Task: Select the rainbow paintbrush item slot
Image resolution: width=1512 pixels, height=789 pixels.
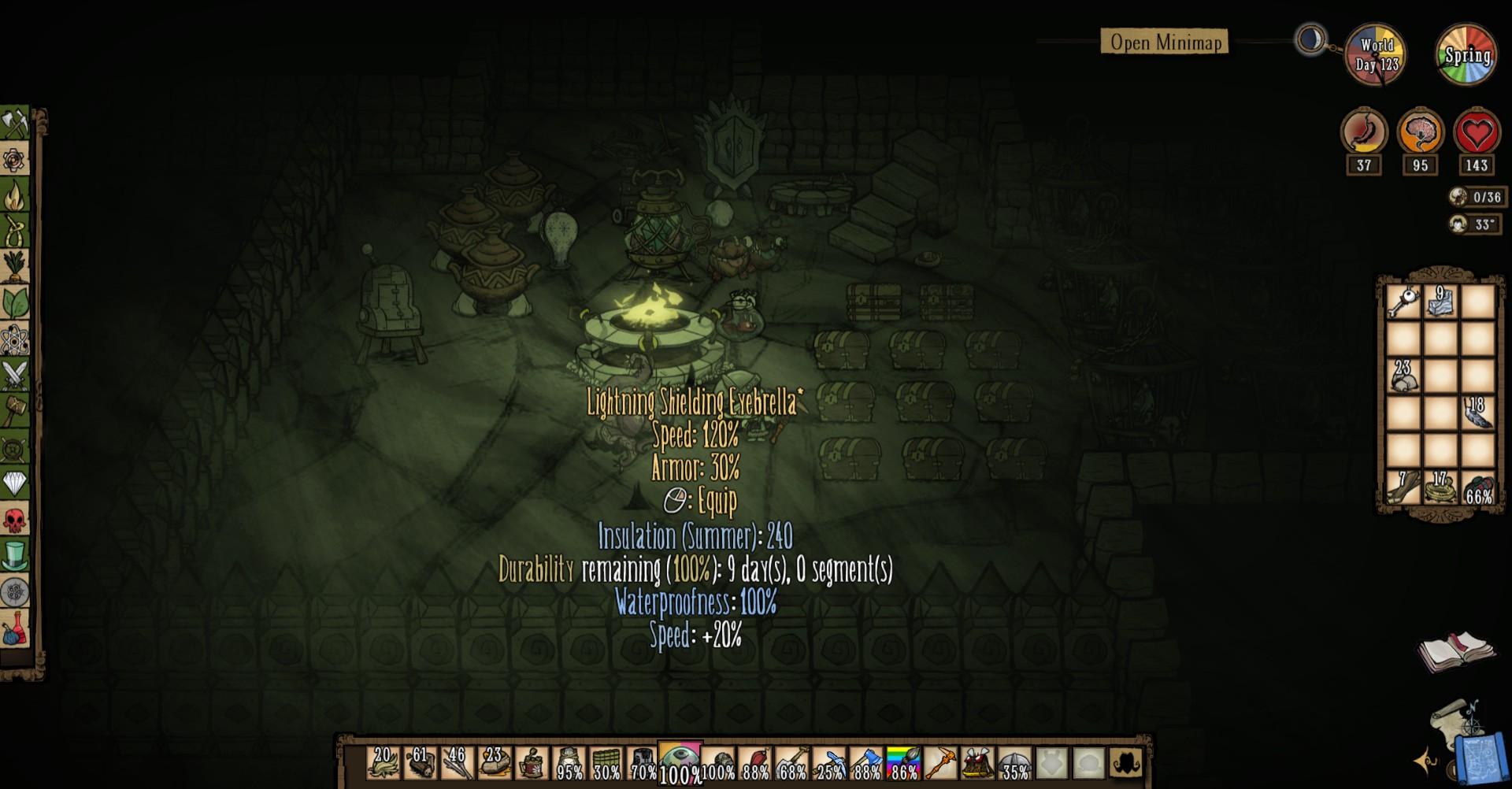Action: (903, 763)
